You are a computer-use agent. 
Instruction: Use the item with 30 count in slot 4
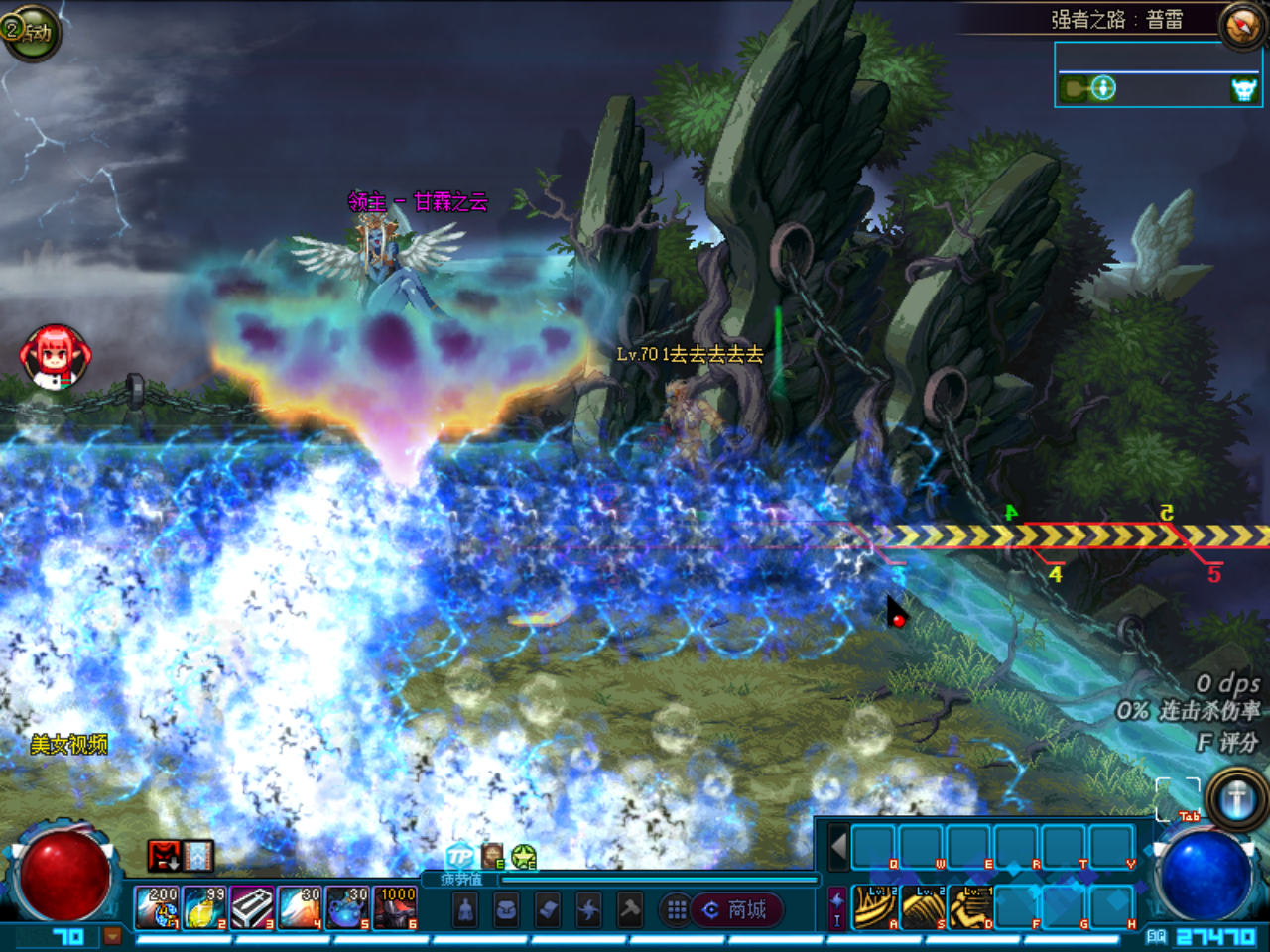[x=300, y=908]
